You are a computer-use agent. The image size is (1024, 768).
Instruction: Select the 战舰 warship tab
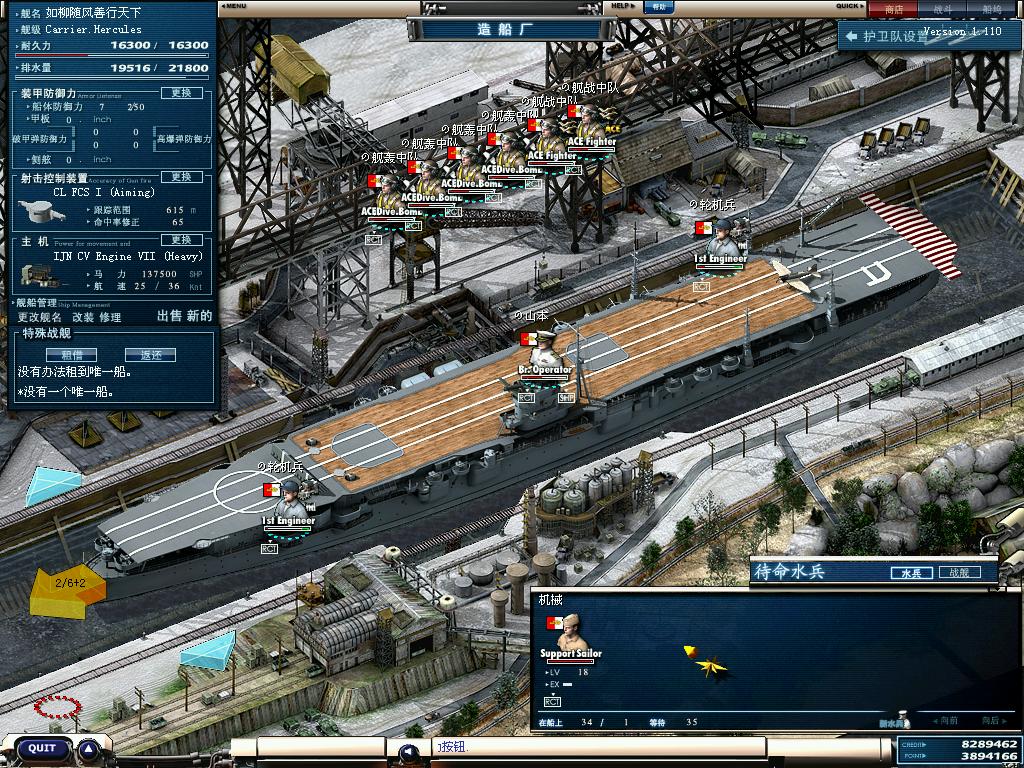point(958,573)
